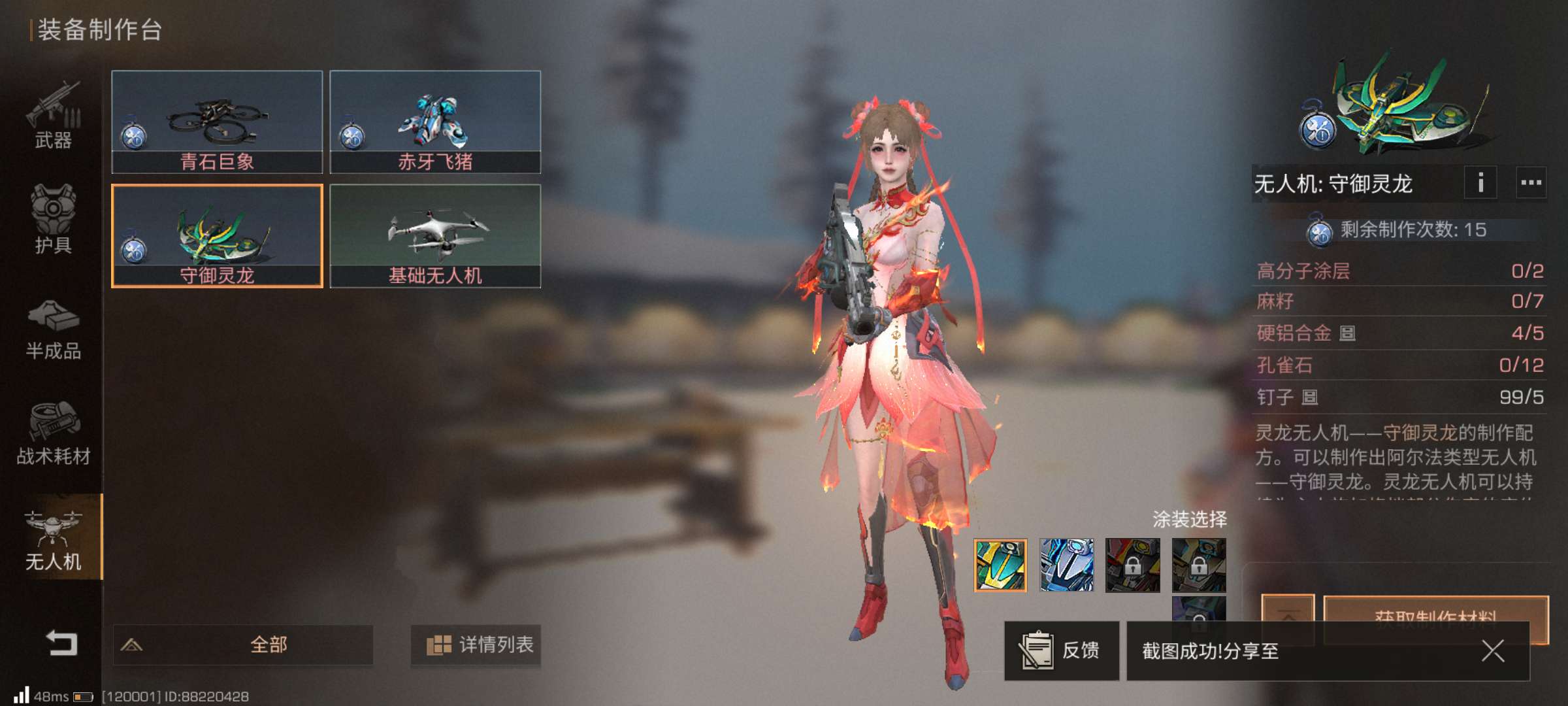
Task: Open the 全部 filter dropdown
Action: tap(243, 645)
